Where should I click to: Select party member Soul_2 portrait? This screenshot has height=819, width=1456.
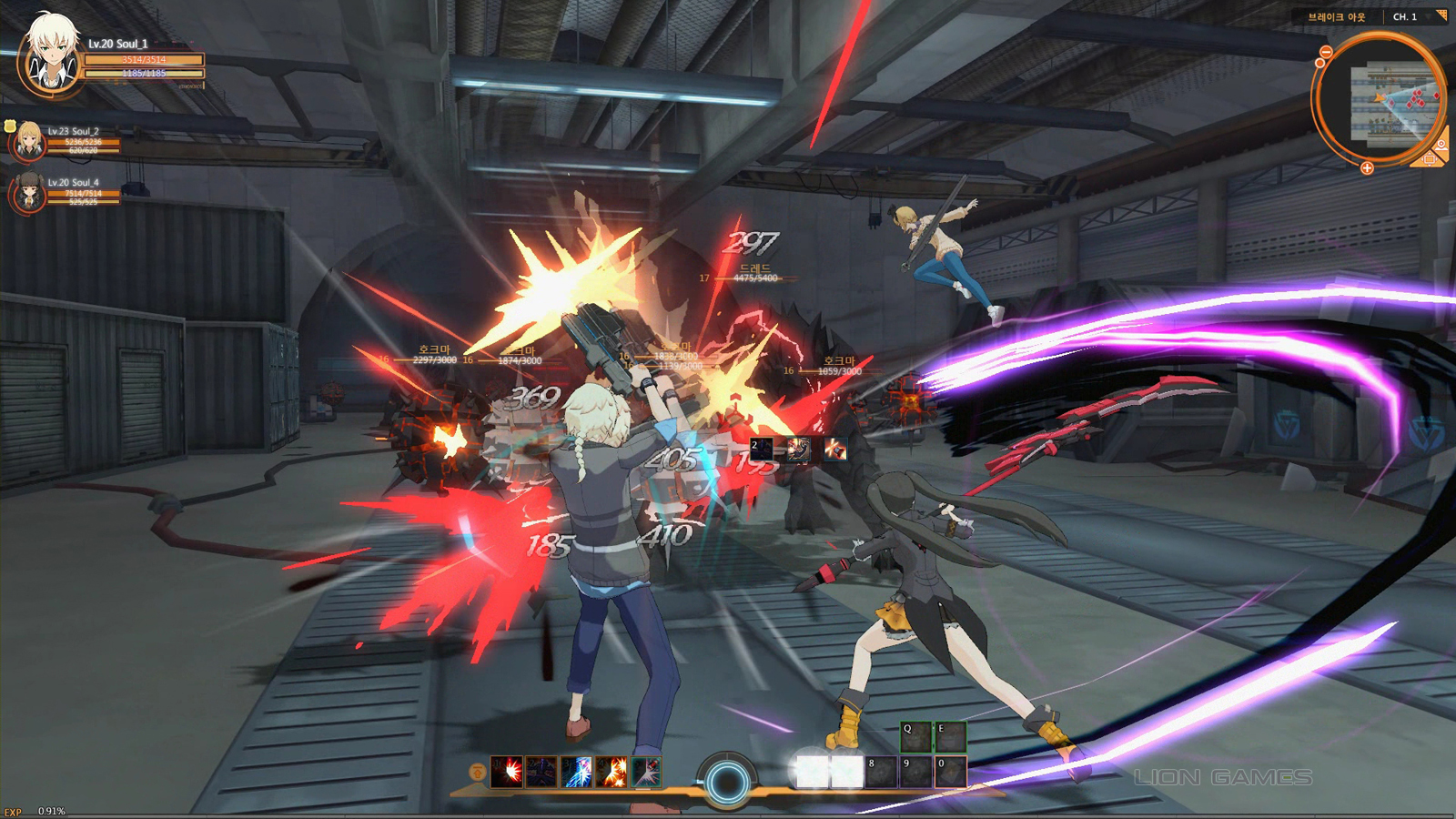pyautogui.click(x=28, y=140)
